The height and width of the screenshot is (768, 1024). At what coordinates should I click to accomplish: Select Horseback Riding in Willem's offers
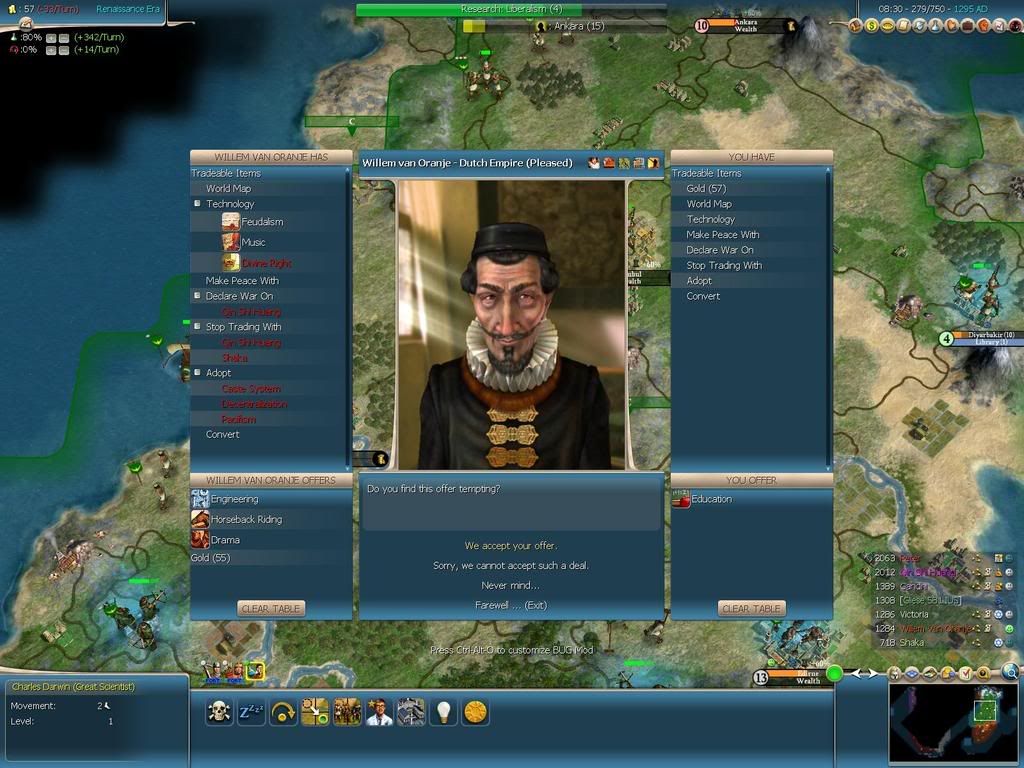click(x=245, y=519)
